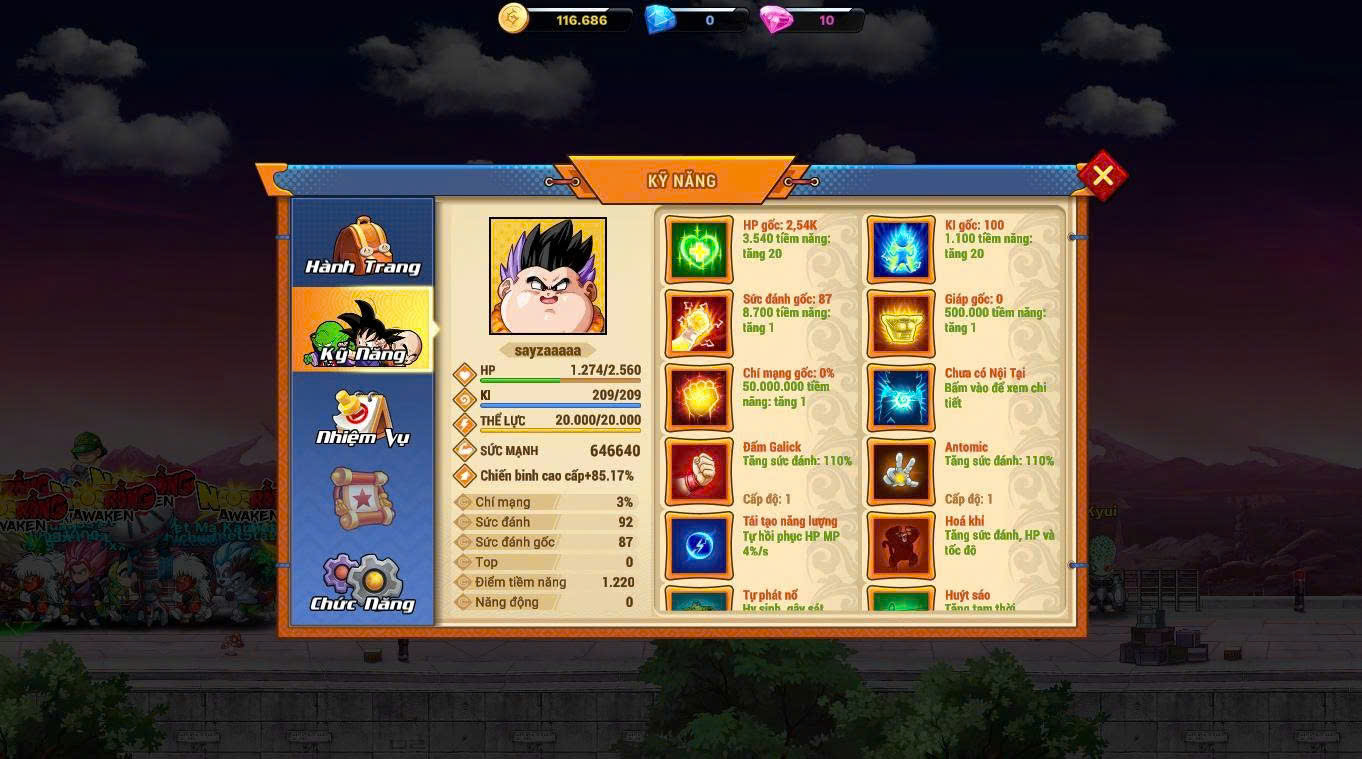Switch to the Hành Trang tab

point(362,246)
